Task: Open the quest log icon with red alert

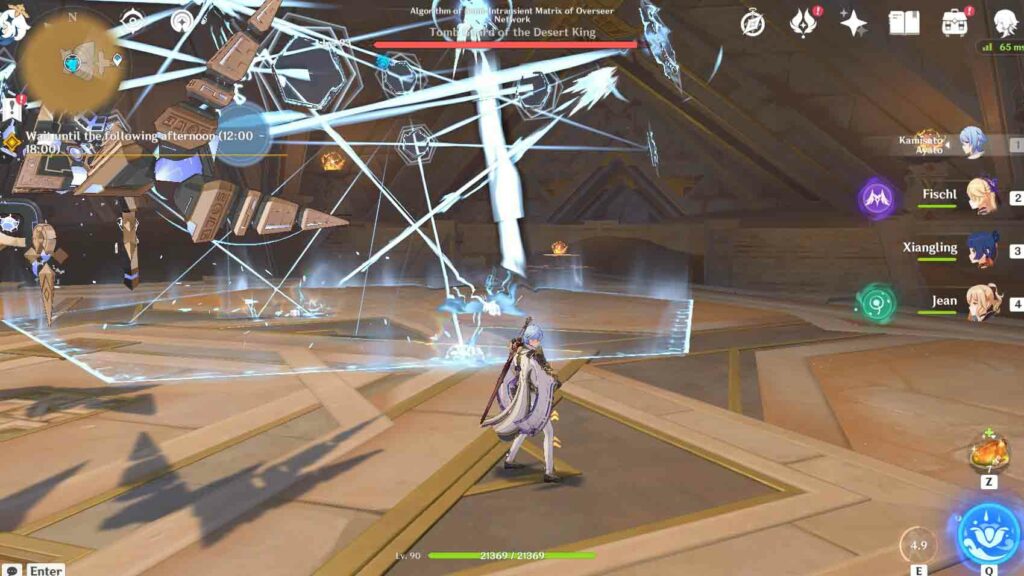Action: coord(12,108)
